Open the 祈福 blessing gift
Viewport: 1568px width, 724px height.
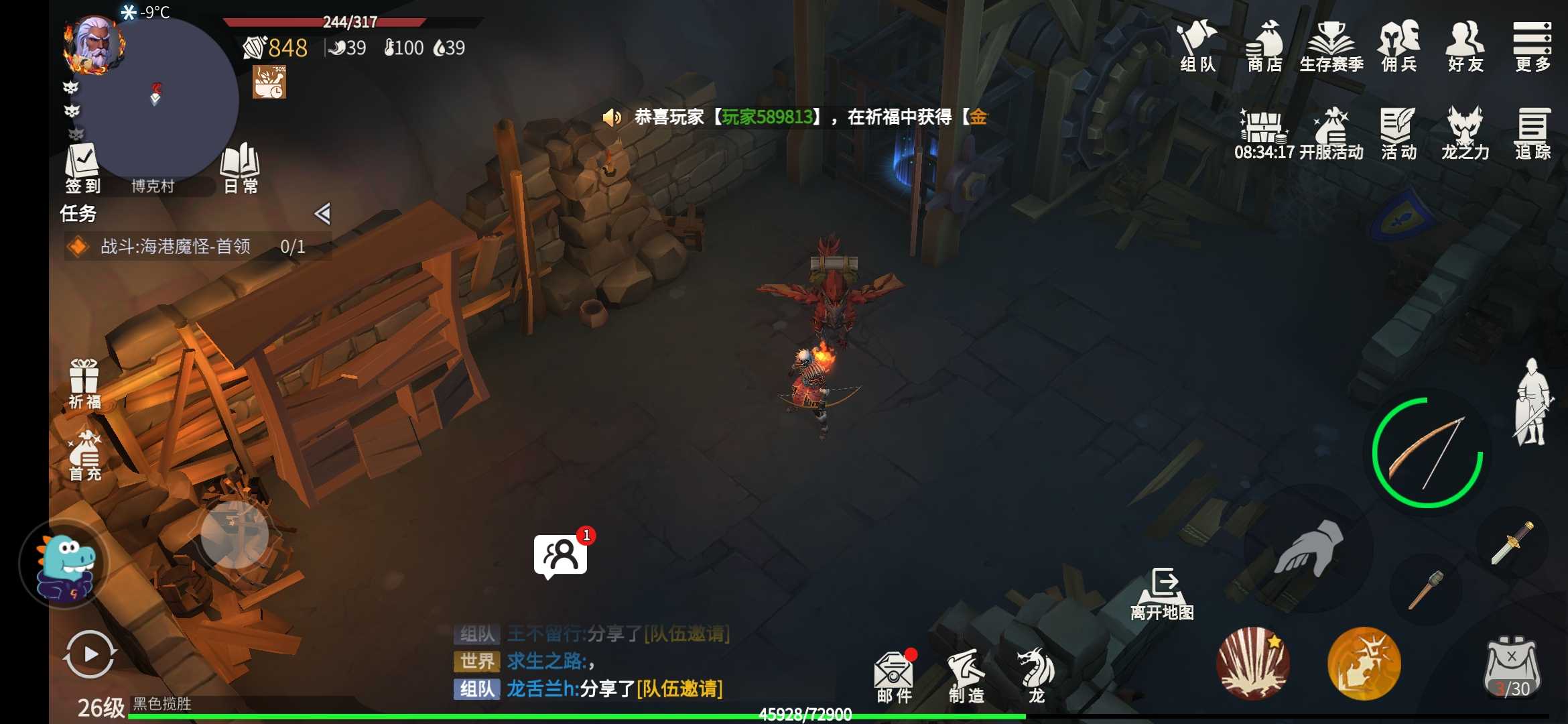(84, 384)
